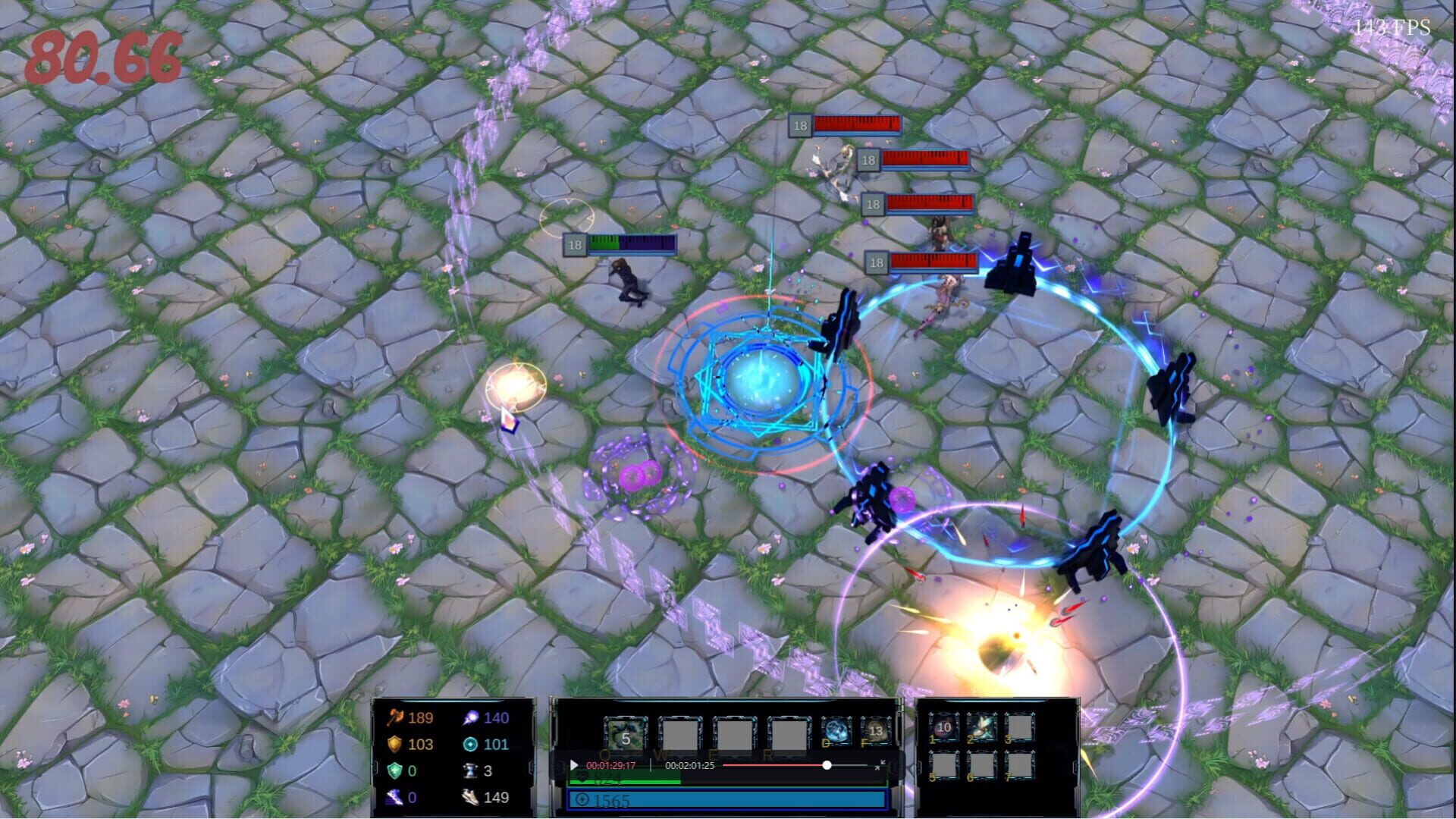Click the empty W ability slot
Viewport: 1456px width, 819px height.
coord(679,733)
